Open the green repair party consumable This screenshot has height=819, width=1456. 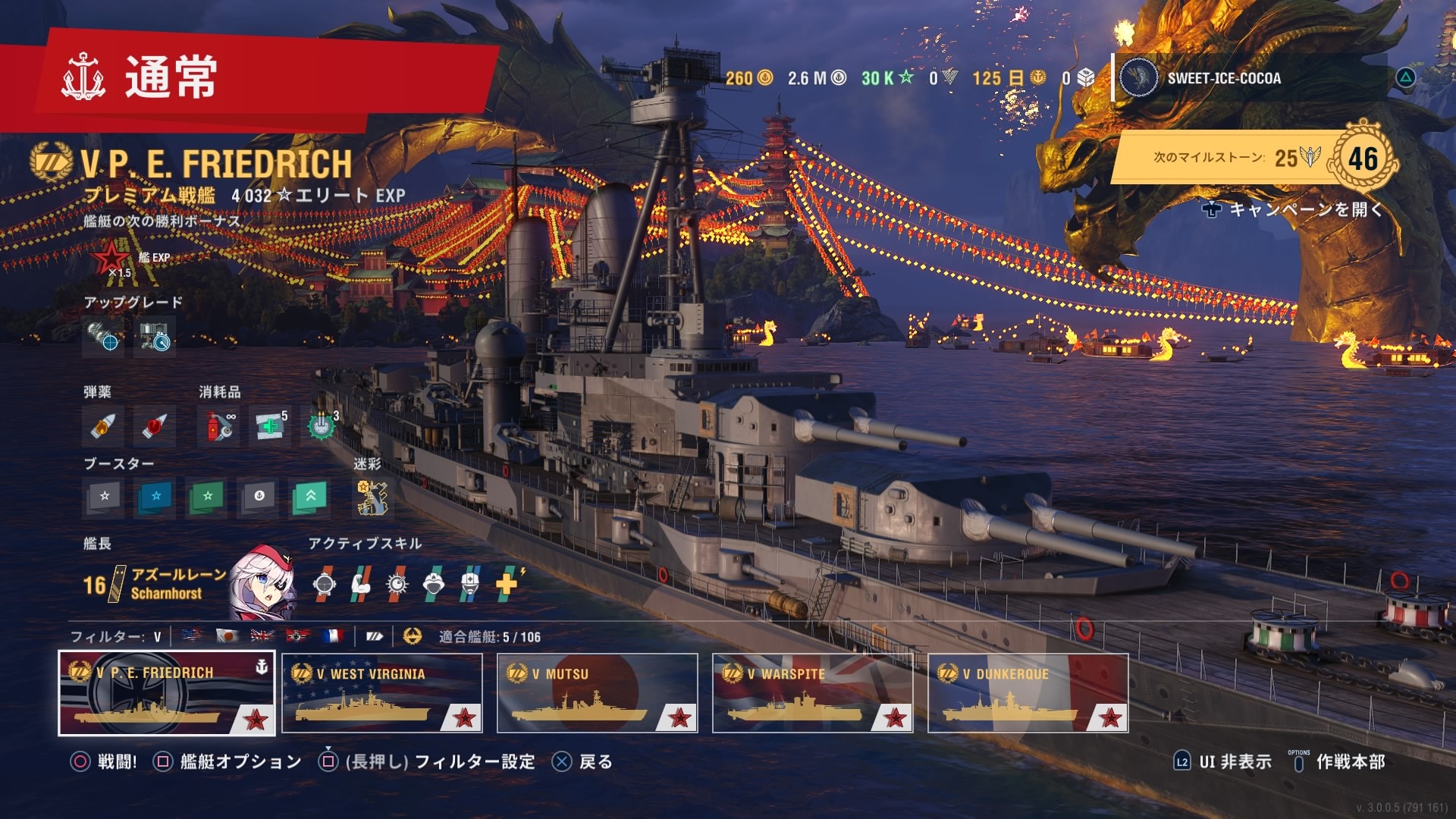pos(270,426)
